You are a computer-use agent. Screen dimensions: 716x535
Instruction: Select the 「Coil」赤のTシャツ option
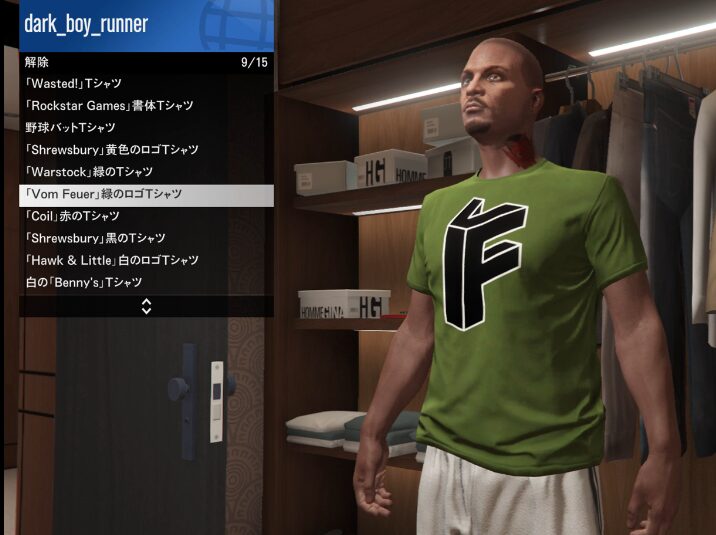coord(145,216)
